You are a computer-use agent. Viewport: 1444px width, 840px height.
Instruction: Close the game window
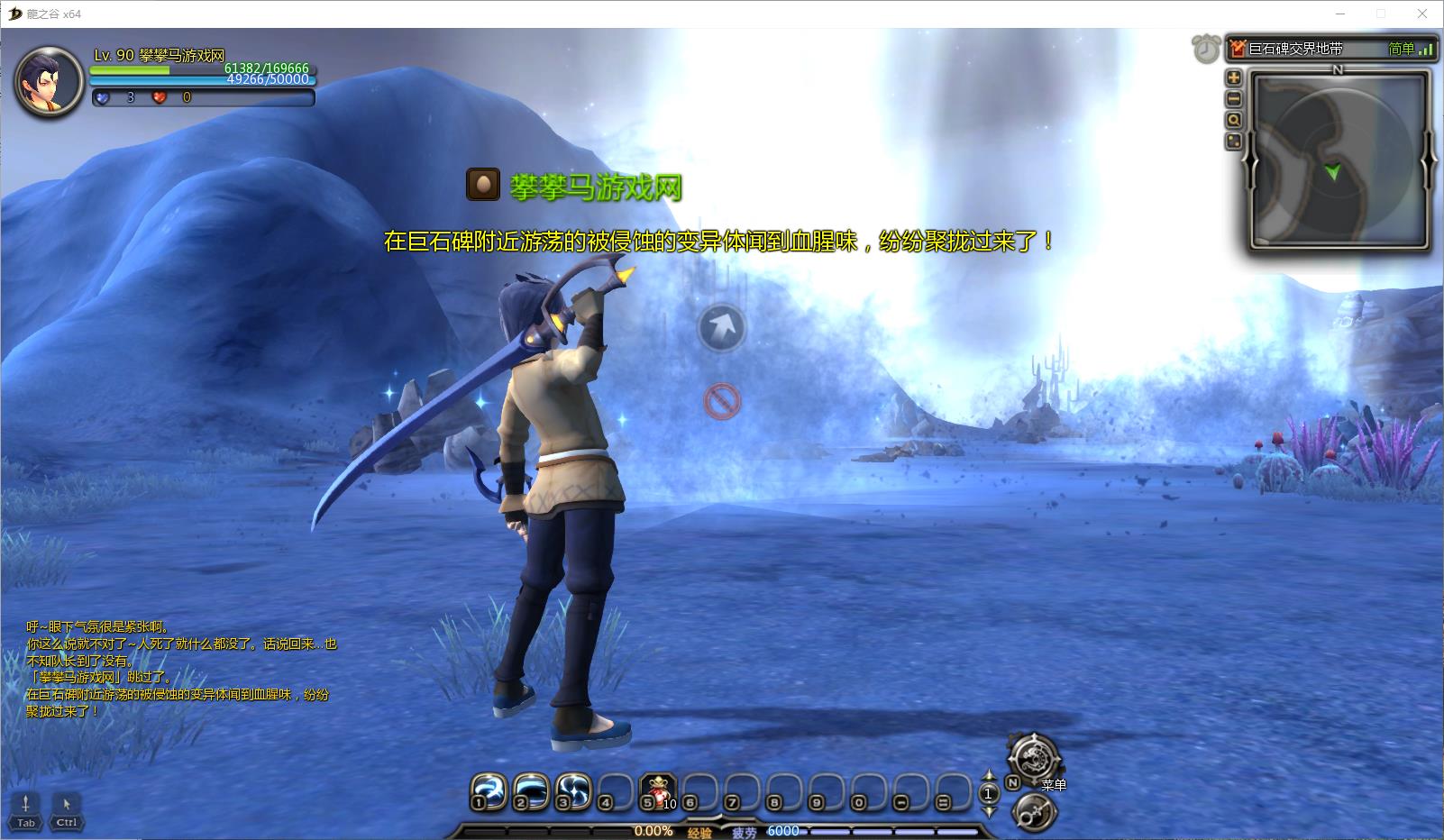(1423, 14)
